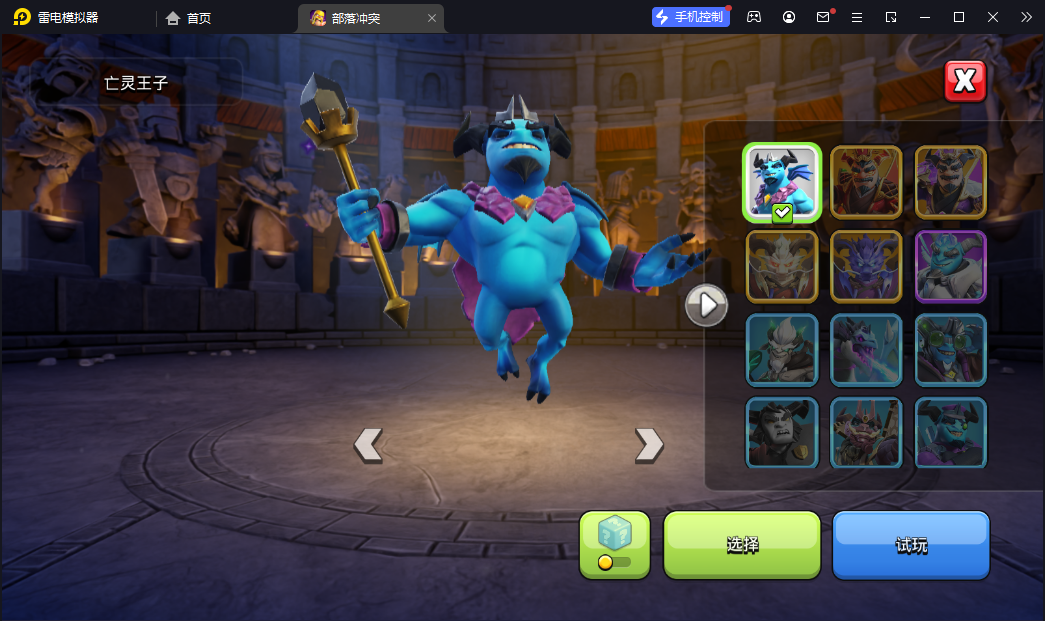Open the 首页 home tab in emulator
This screenshot has height=621, width=1045.
(x=189, y=18)
